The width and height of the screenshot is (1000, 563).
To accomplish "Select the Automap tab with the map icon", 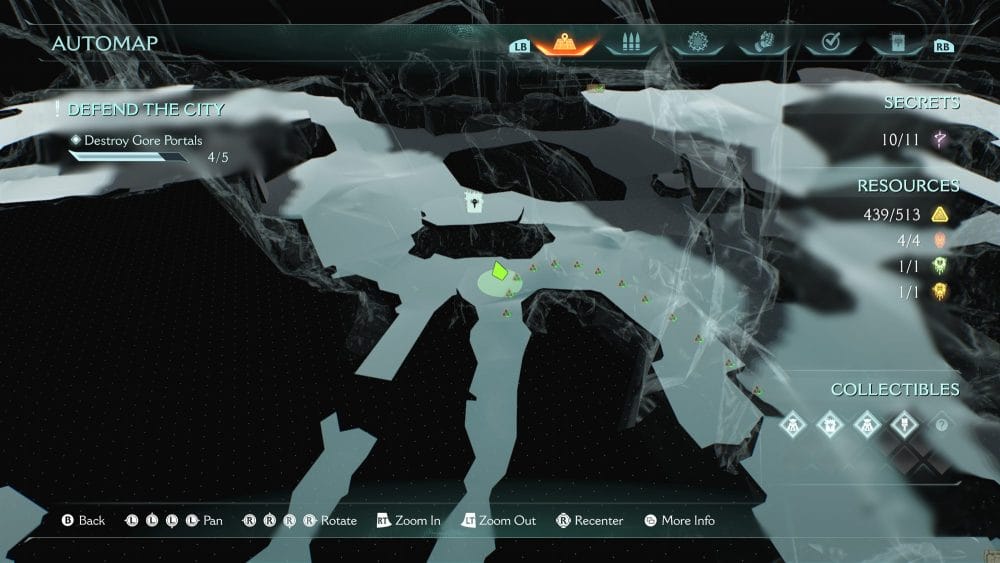I will (x=566, y=43).
